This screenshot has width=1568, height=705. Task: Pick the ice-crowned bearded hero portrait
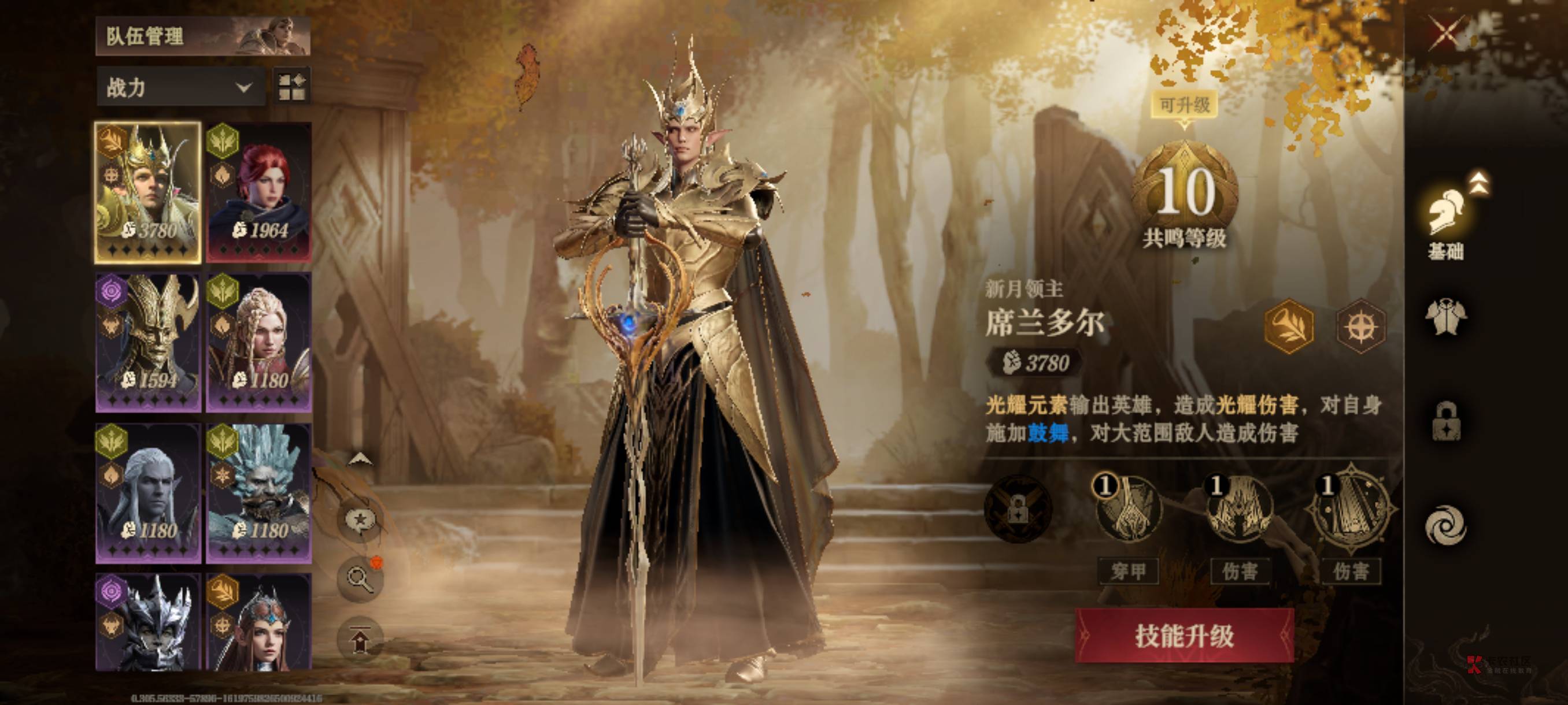[259, 493]
